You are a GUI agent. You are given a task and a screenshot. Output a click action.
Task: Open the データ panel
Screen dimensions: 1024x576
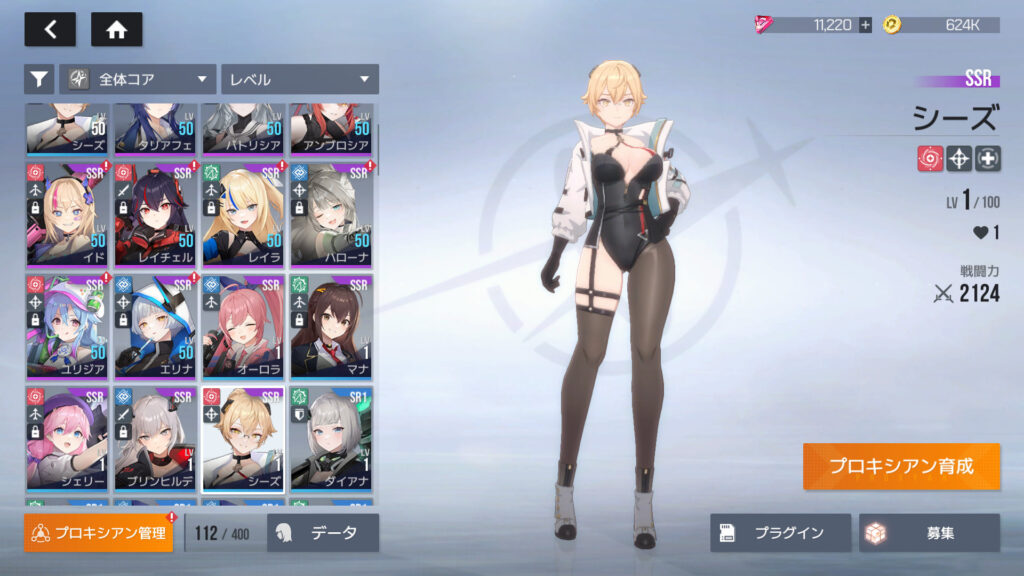323,533
